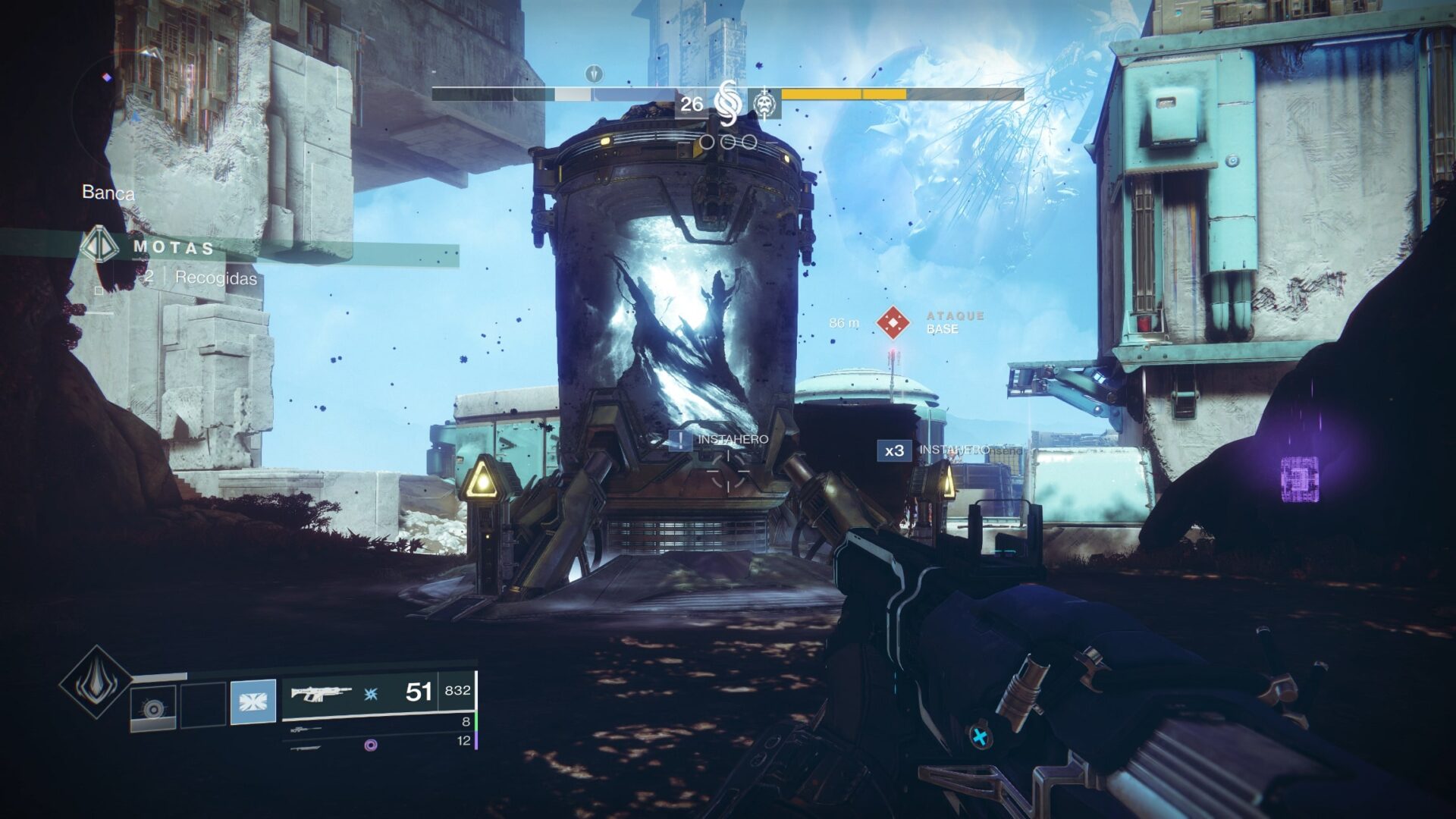Click the Primeval skull icon
Screen dimensions: 1456x819
click(x=765, y=104)
